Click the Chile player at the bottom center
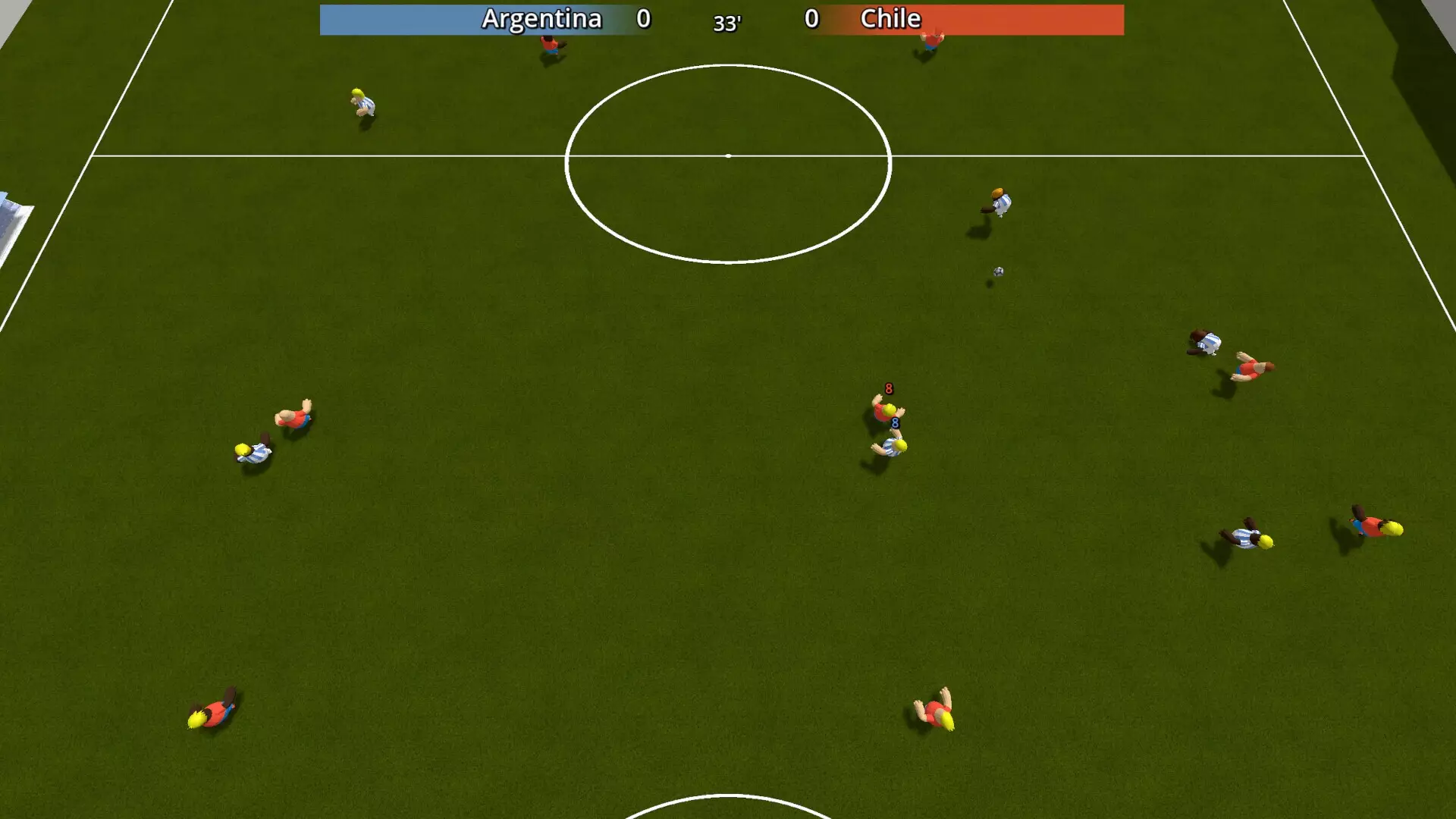Image resolution: width=1456 pixels, height=819 pixels. coord(933,717)
